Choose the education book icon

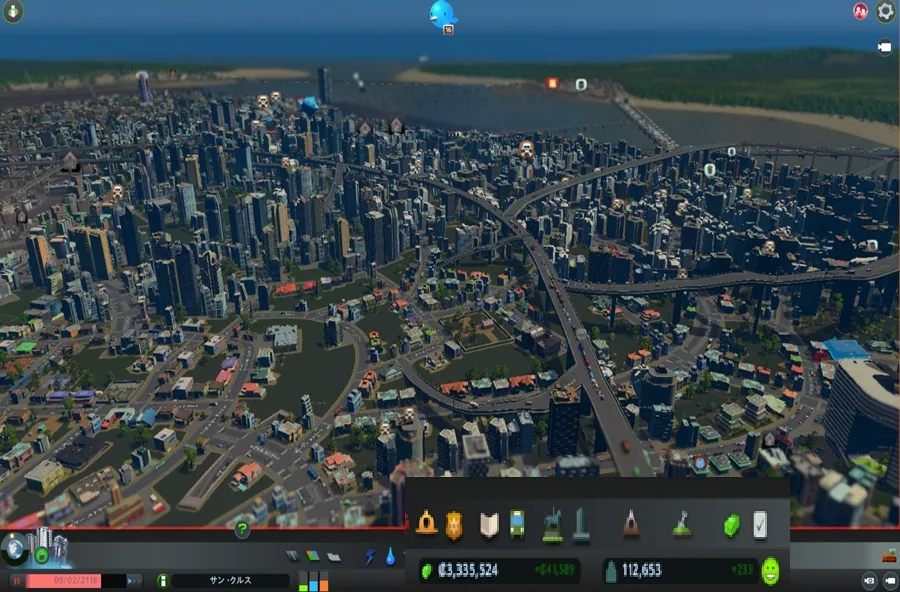pos(489,524)
